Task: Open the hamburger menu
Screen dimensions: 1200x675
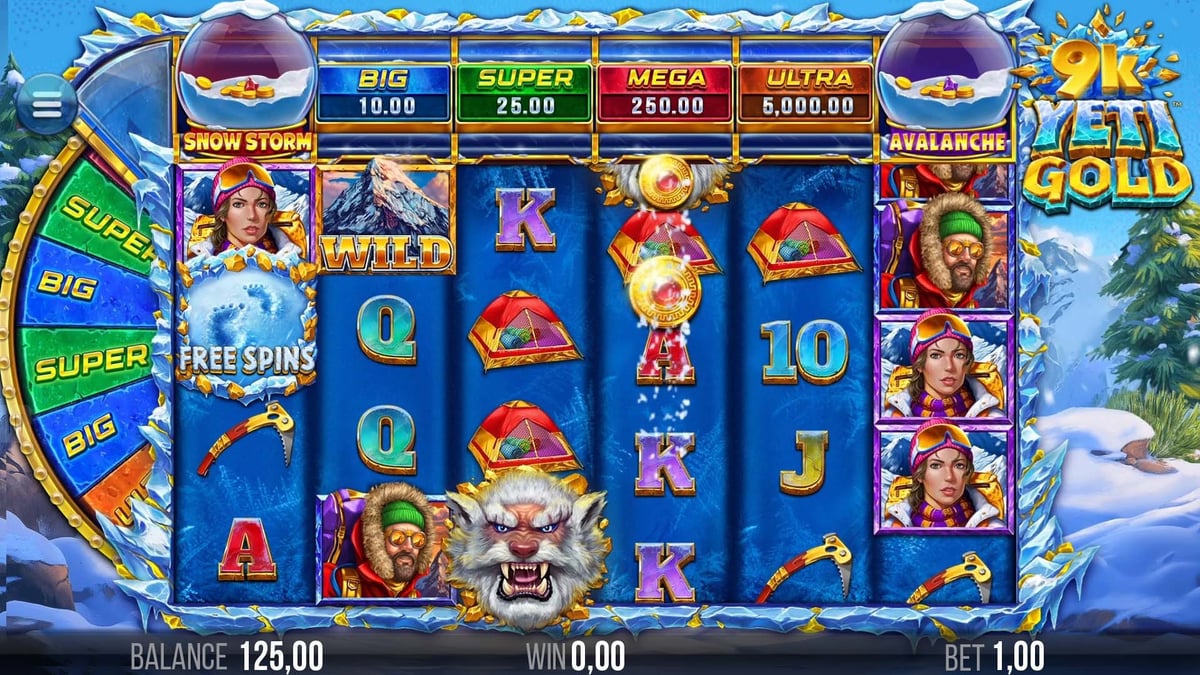Action: click(46, 105)
